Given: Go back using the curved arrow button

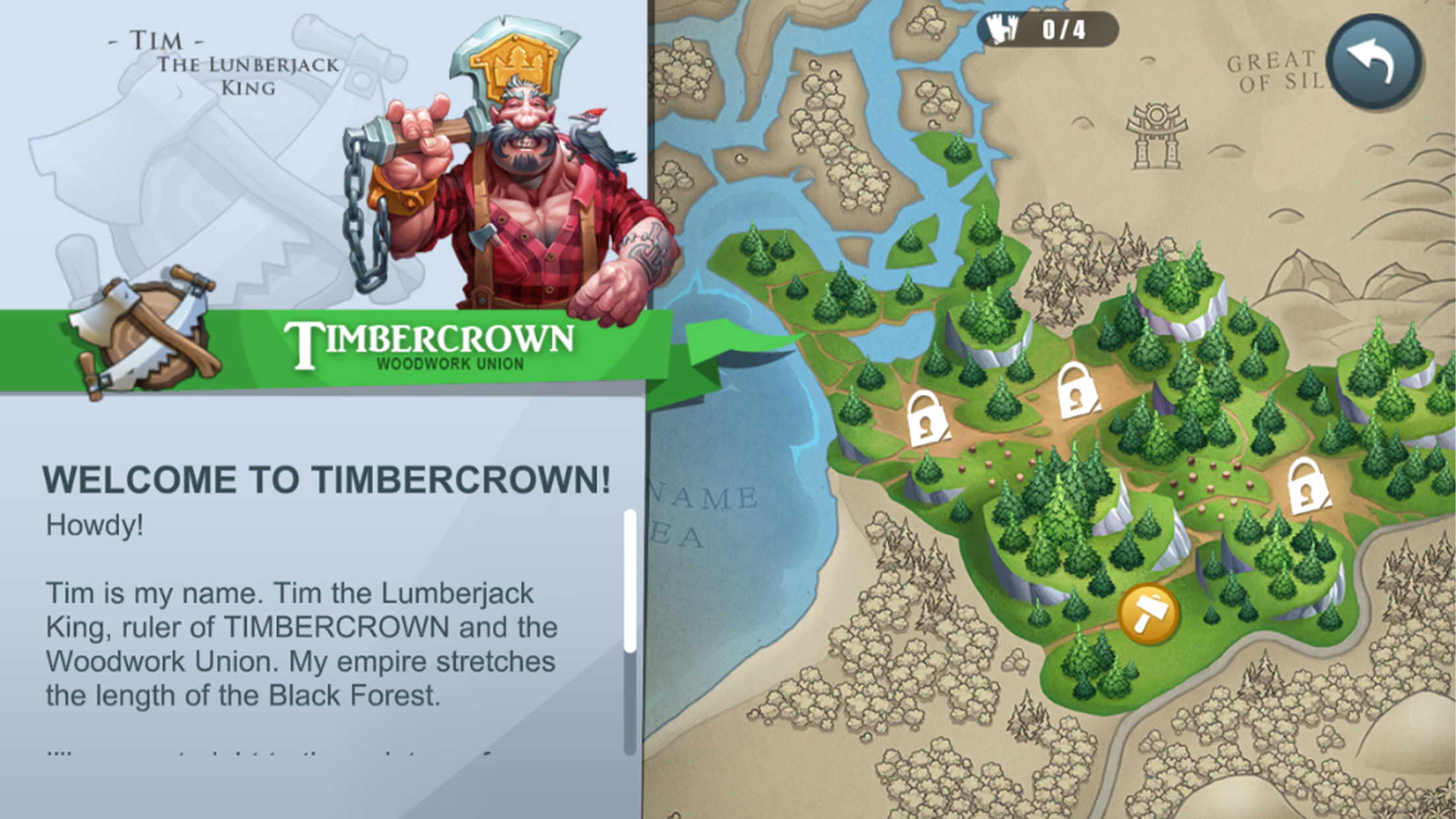Looking at the screenshot, I should tap(1374, 61).
